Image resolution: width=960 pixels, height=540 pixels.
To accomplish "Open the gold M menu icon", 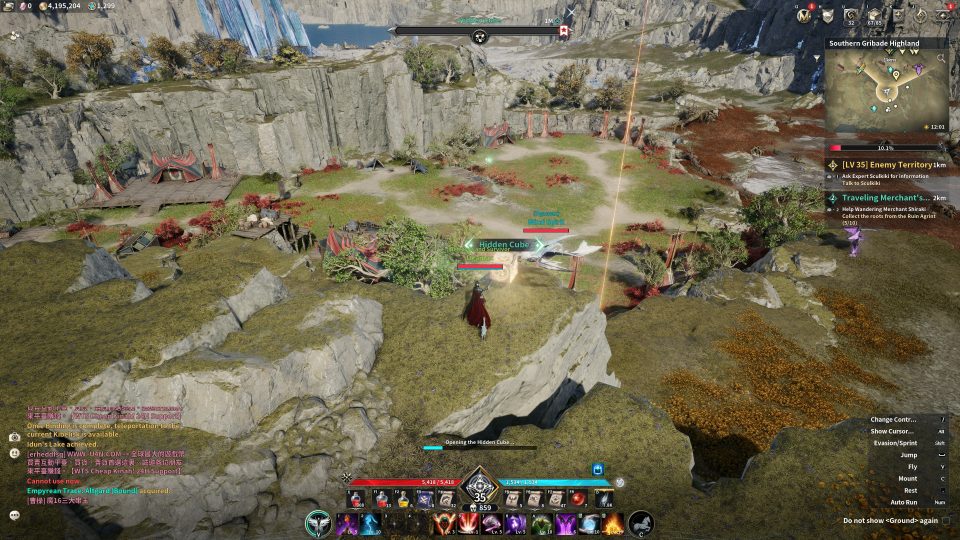I will pos(803,15).
